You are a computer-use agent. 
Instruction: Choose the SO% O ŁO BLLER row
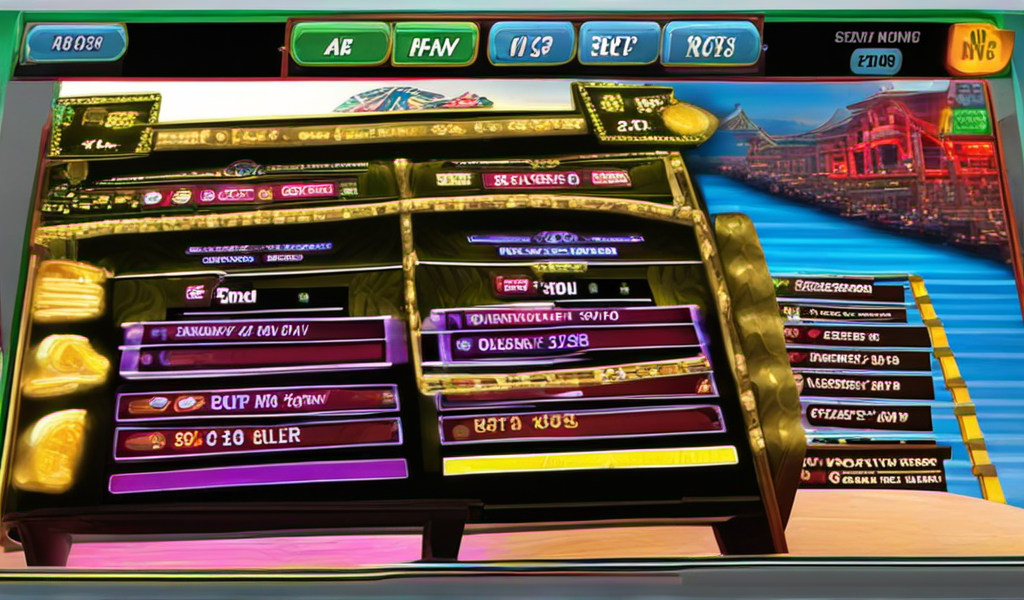pos(257,438)
